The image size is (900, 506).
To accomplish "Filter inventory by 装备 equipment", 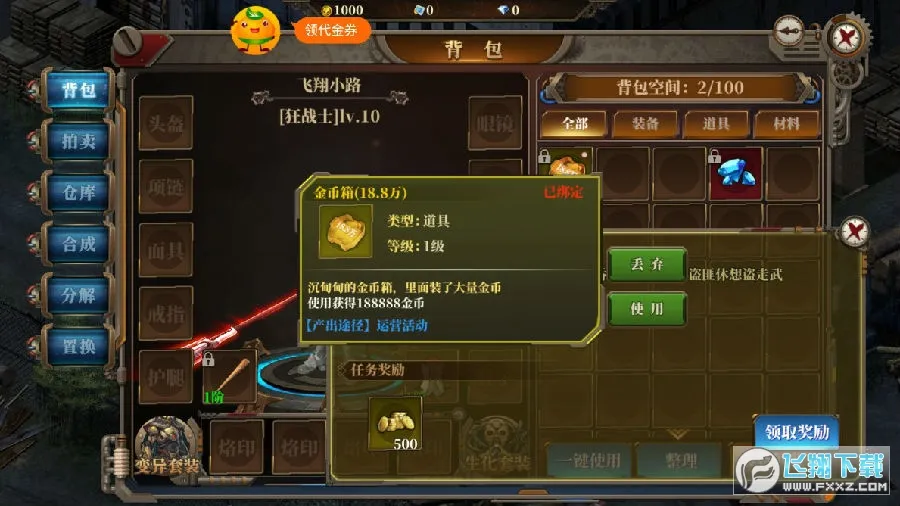I will tap(645, 124).
